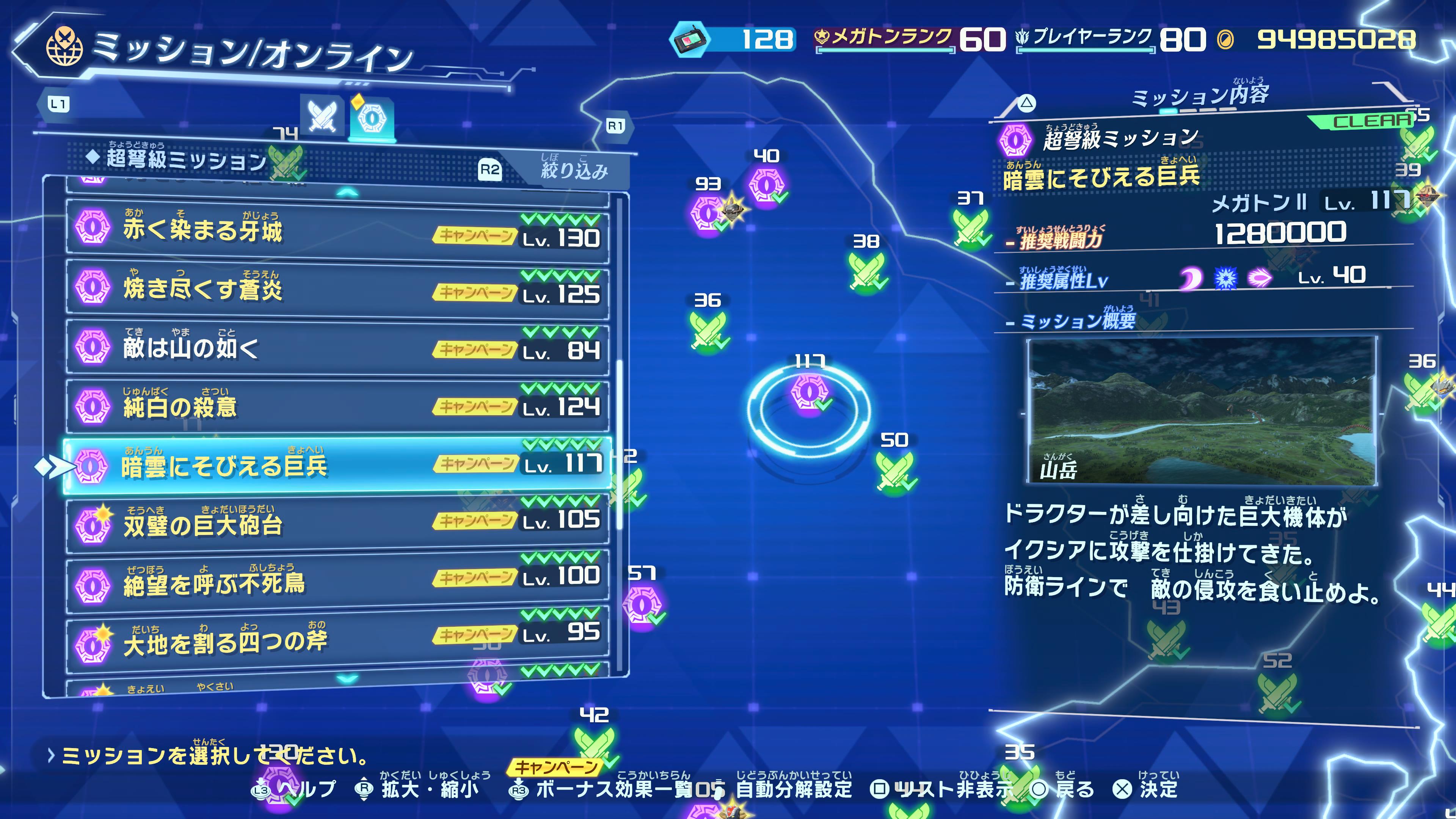Confirm the highlighted 暗雲にそびえる巨兵 mission
The width and height of the screenshot is (1456, 819).
point(337,464)
